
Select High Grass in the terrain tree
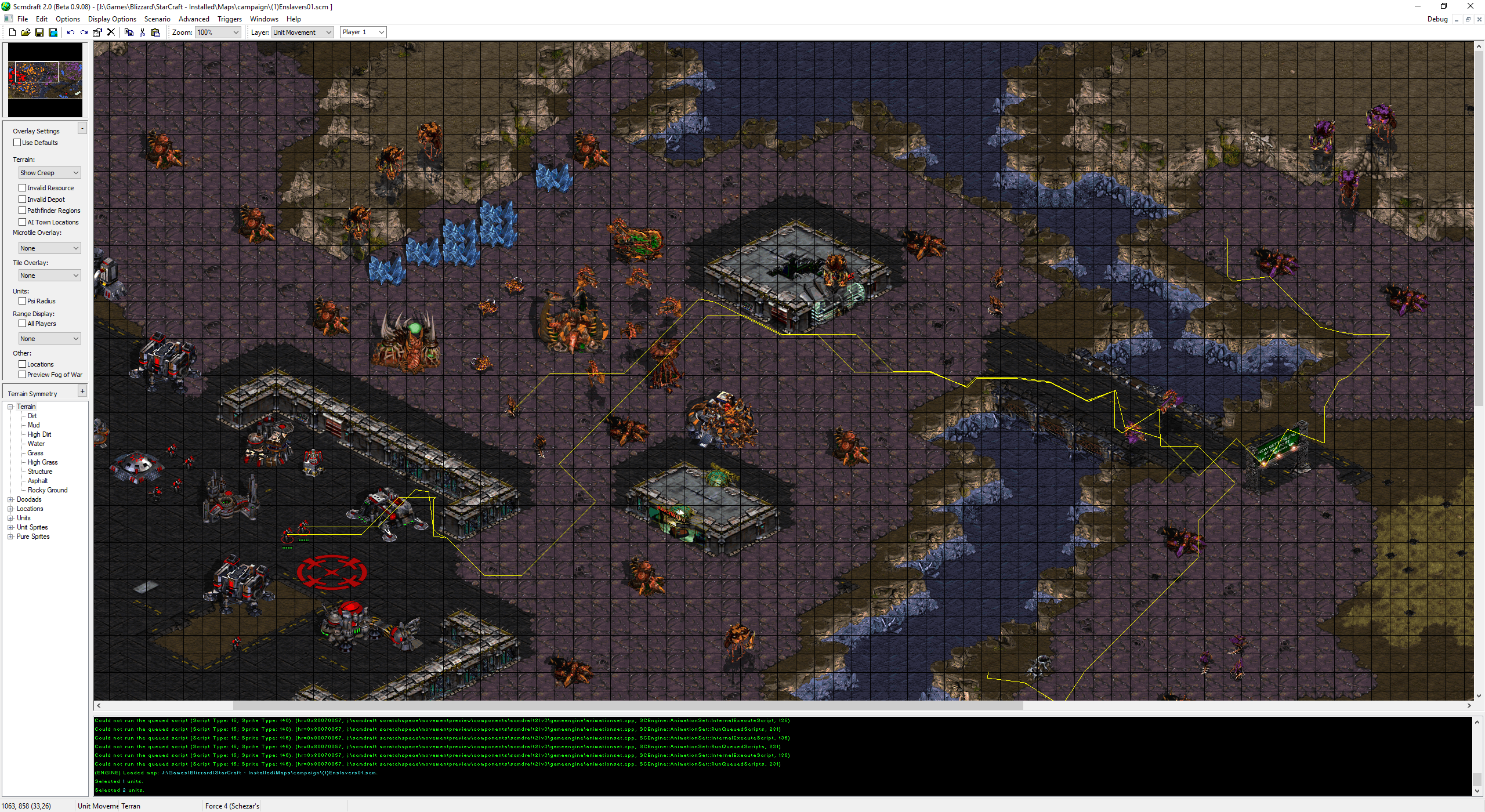(42, 462)
